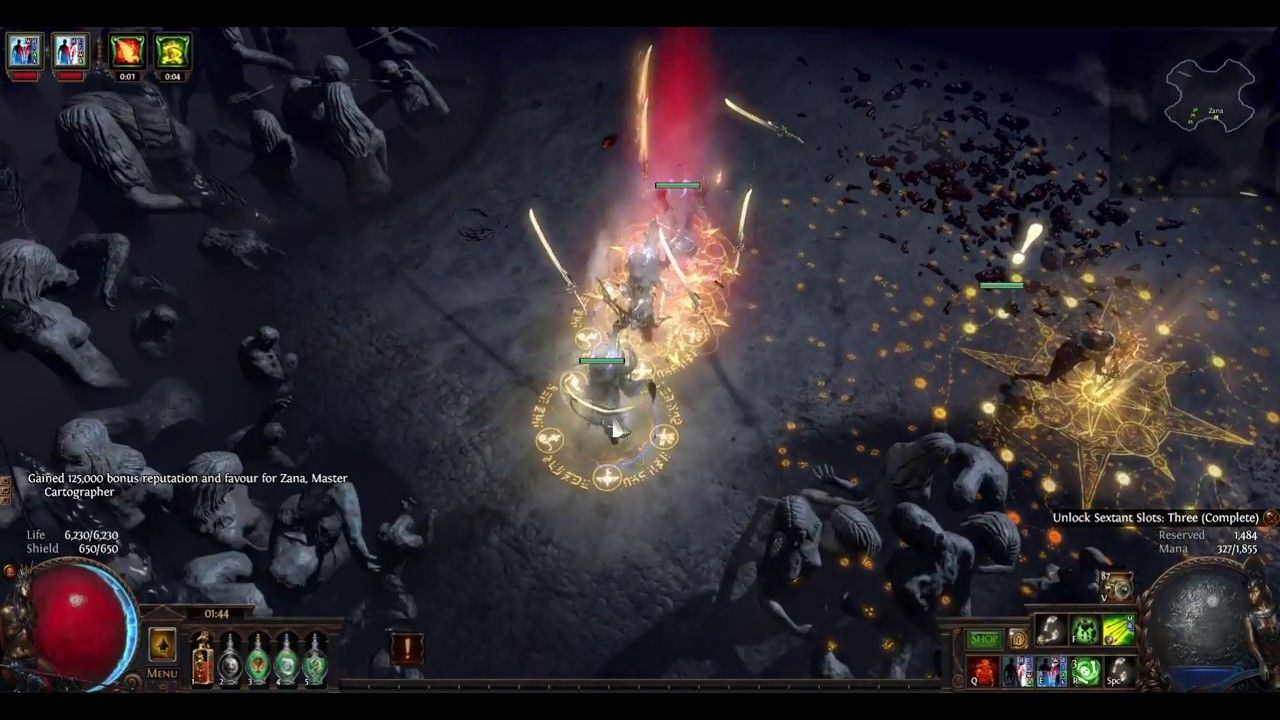Screen dimensions: 1280x720
Task: Select the footprints move skill on Spc
Action: [1120, 671]
